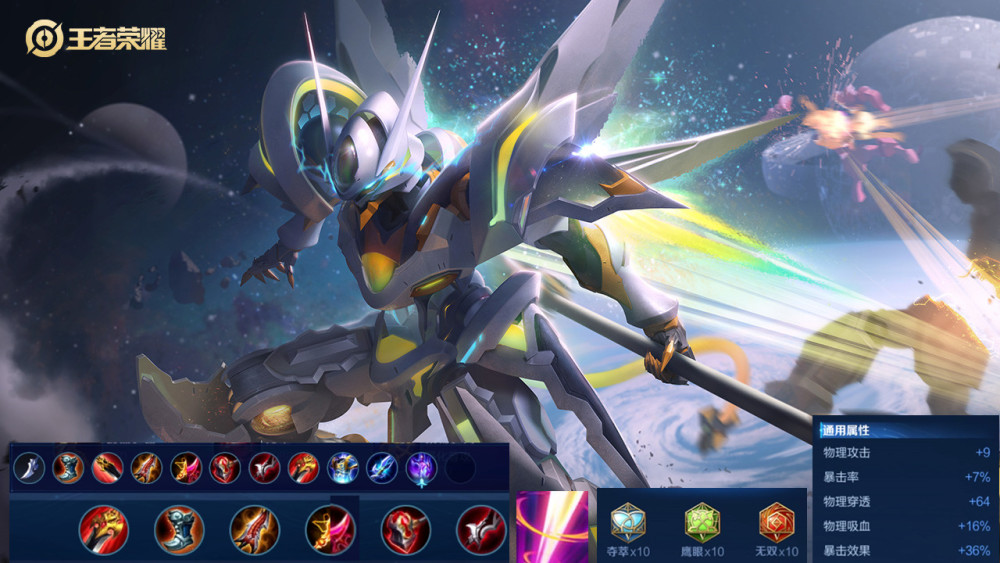
Task: Select the icy blue spear item
Action: (382, 468)
